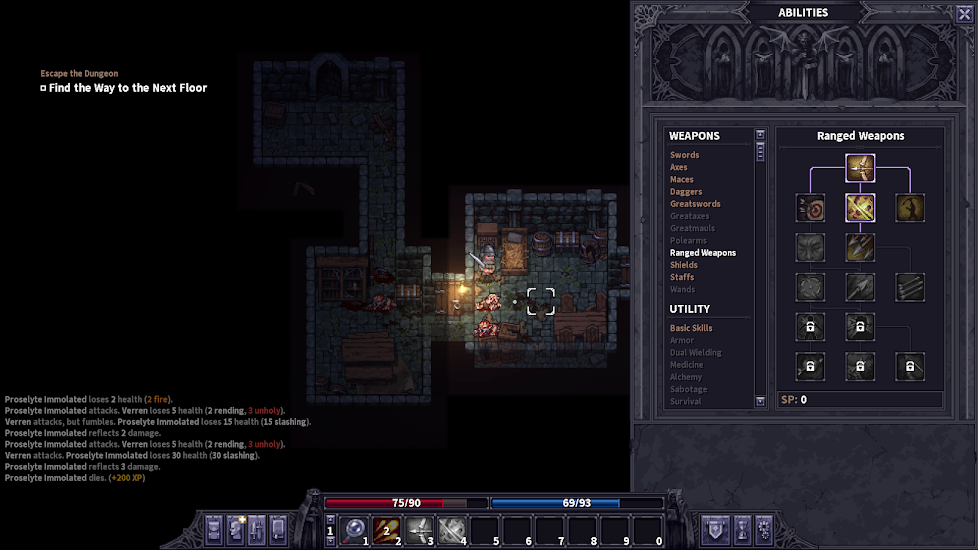Screen dimensions: 978x550
Task: Open the hourglass button on the bottom bar
Action: tap(741, 529)
